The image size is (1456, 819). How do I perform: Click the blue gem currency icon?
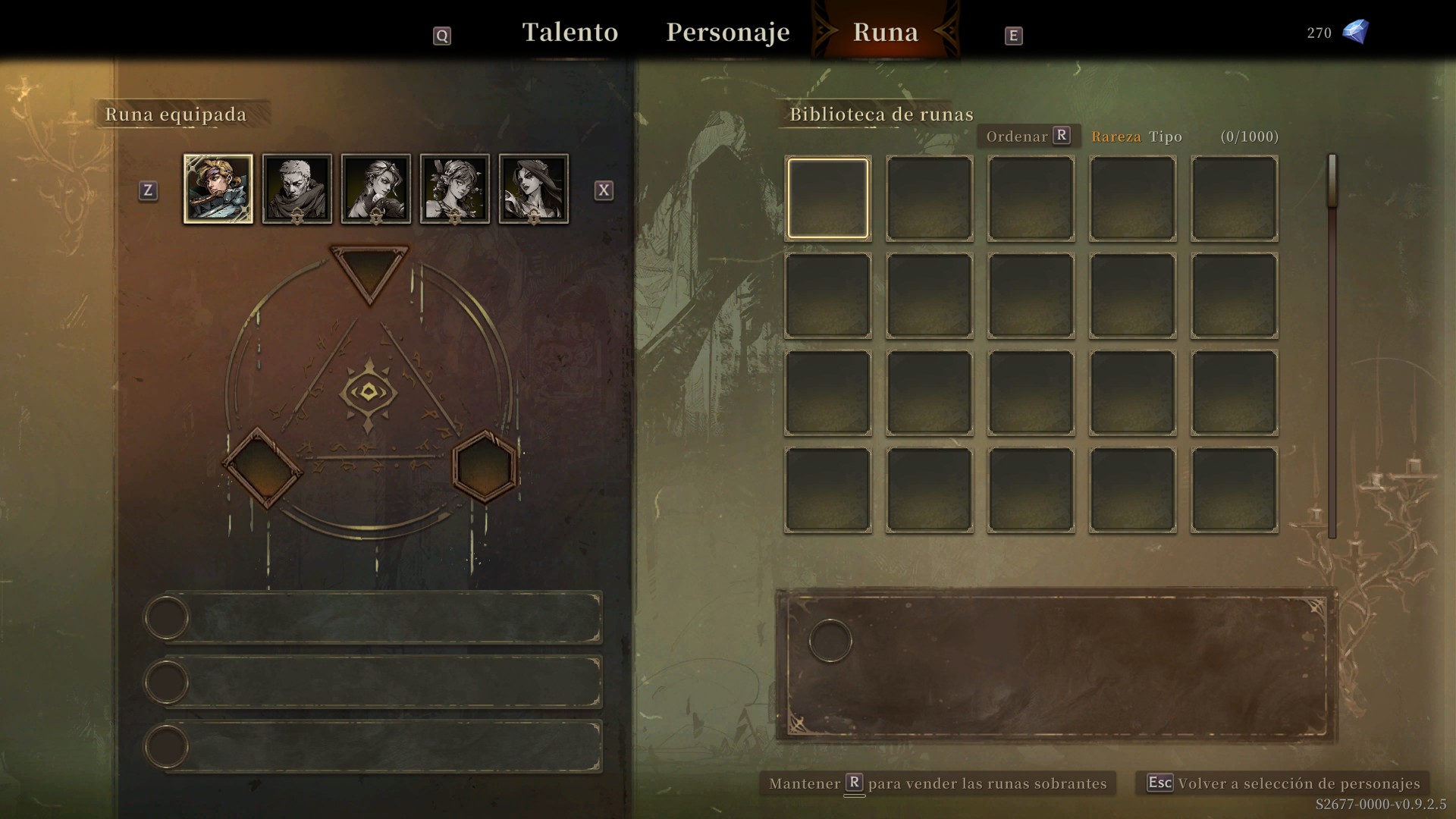[1355, 32]
